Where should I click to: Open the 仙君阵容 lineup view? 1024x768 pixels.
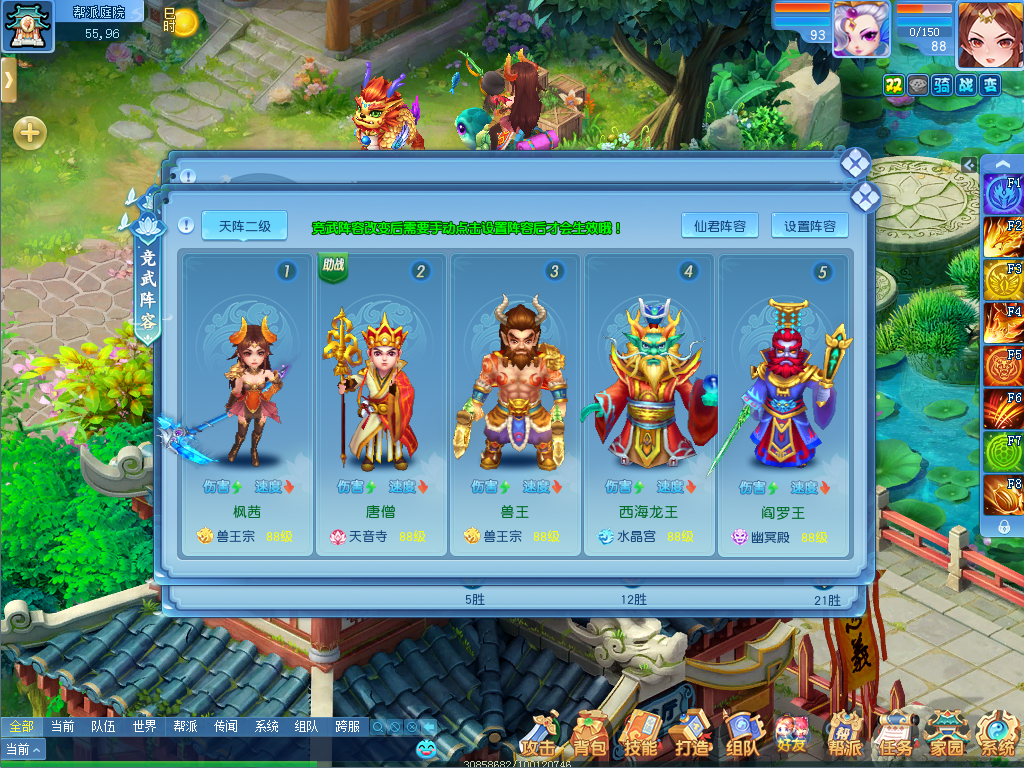tap(720, 226)
